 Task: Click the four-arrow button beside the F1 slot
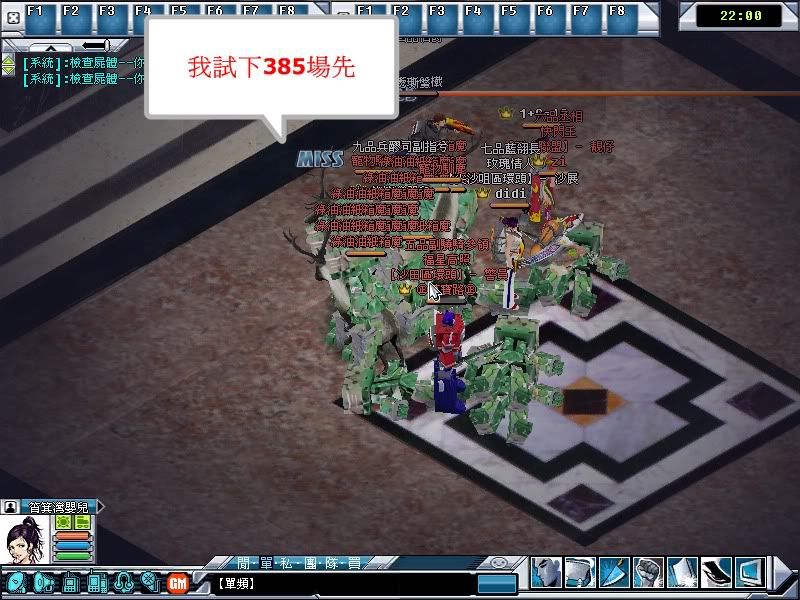point(13,19)
